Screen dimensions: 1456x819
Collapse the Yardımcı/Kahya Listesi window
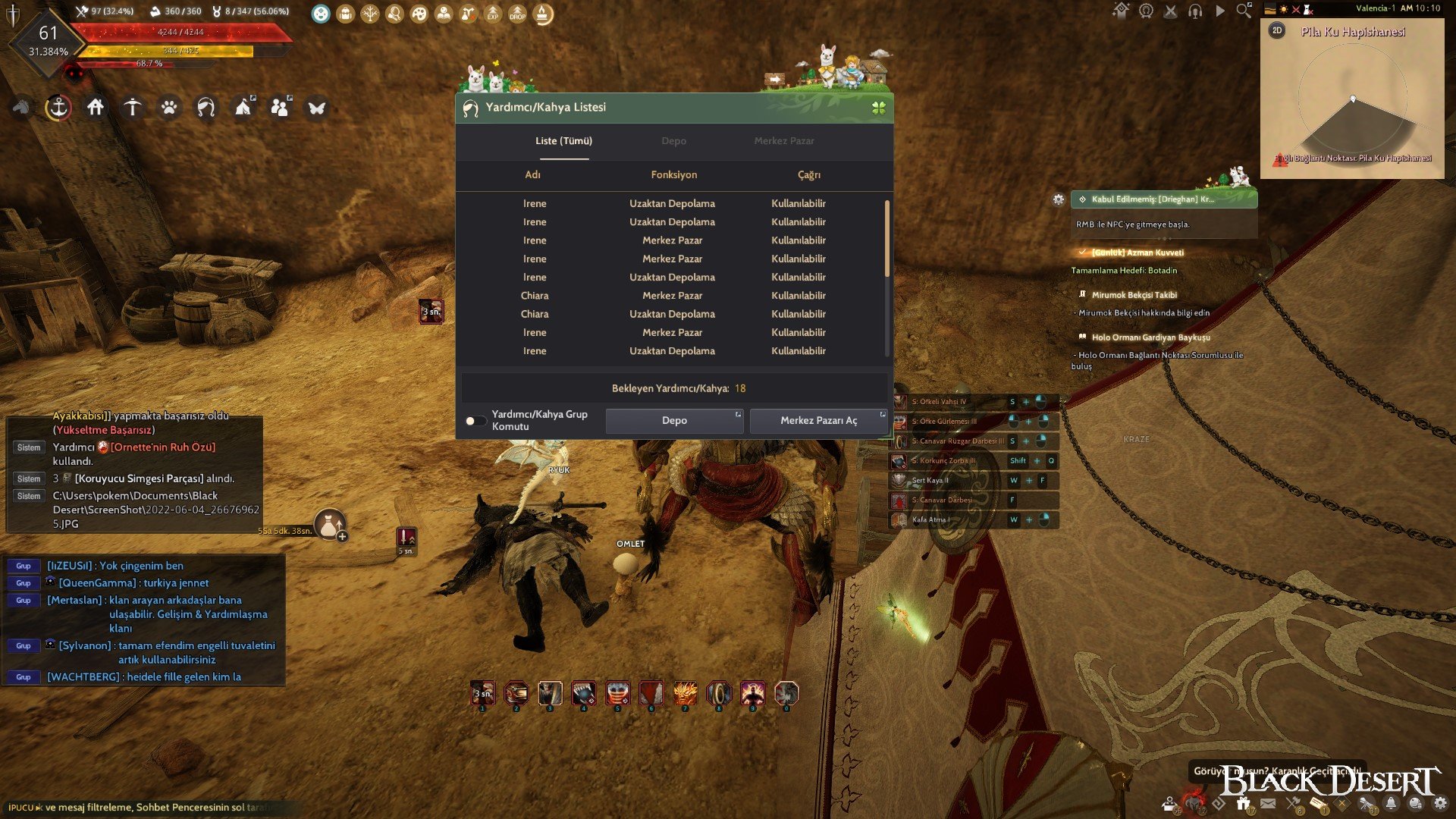(x=879, y=107)
